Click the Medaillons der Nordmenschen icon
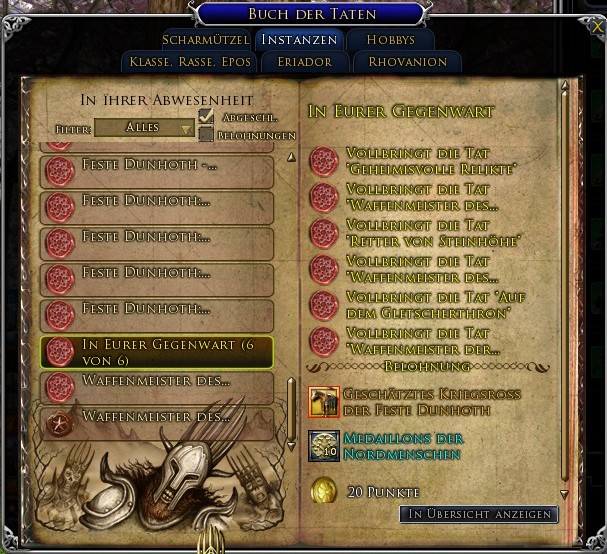607x554 pixels. tap(323, 446)
